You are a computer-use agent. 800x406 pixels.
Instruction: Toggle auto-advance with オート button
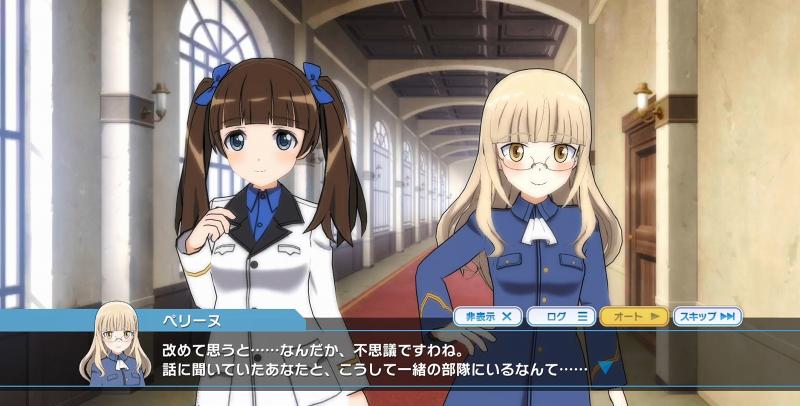(x=634, y=317)
